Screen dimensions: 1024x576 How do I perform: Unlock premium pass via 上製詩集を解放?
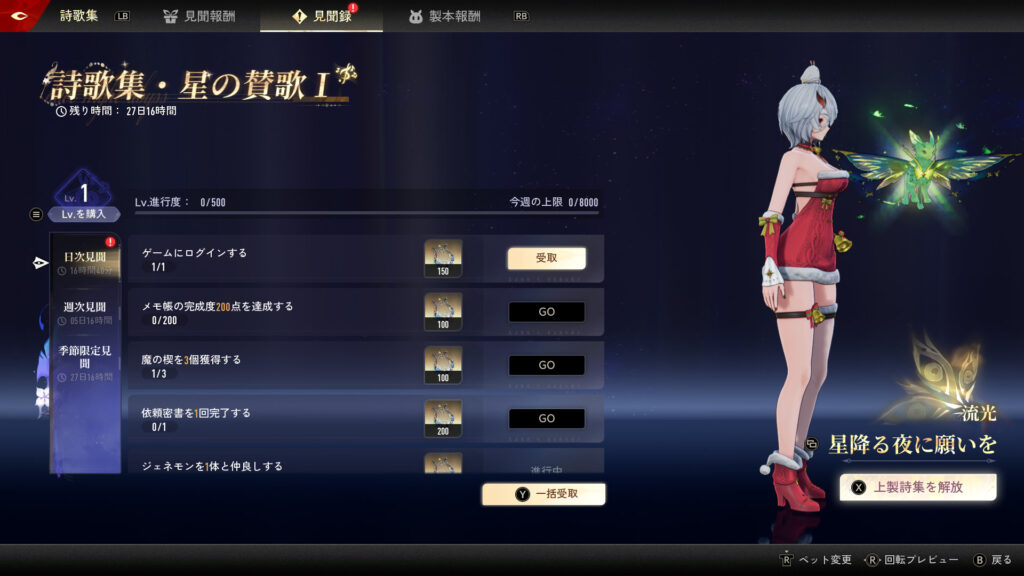coord(918,487)
